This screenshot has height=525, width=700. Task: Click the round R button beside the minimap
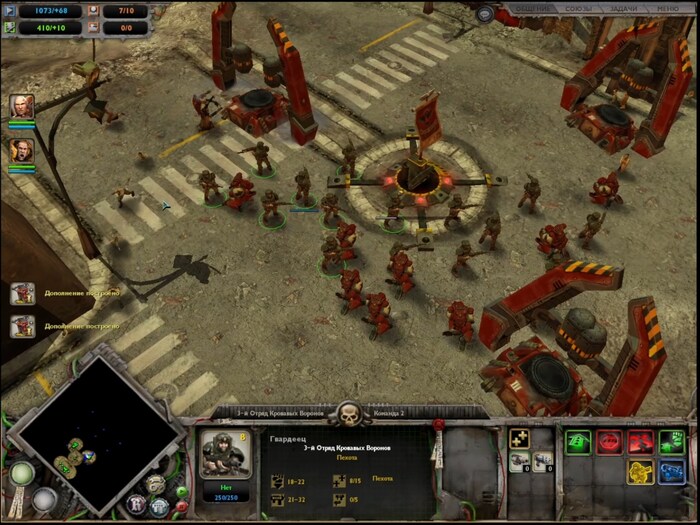click(137, 503)
